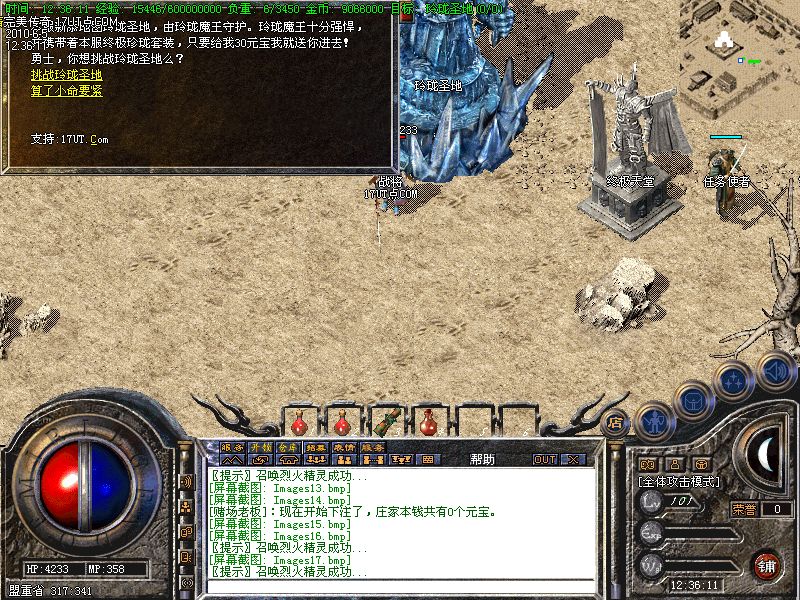Close the chat panel with the X button
The width and height of the screenshot is (800, 600).
click(x=572, y=459)
